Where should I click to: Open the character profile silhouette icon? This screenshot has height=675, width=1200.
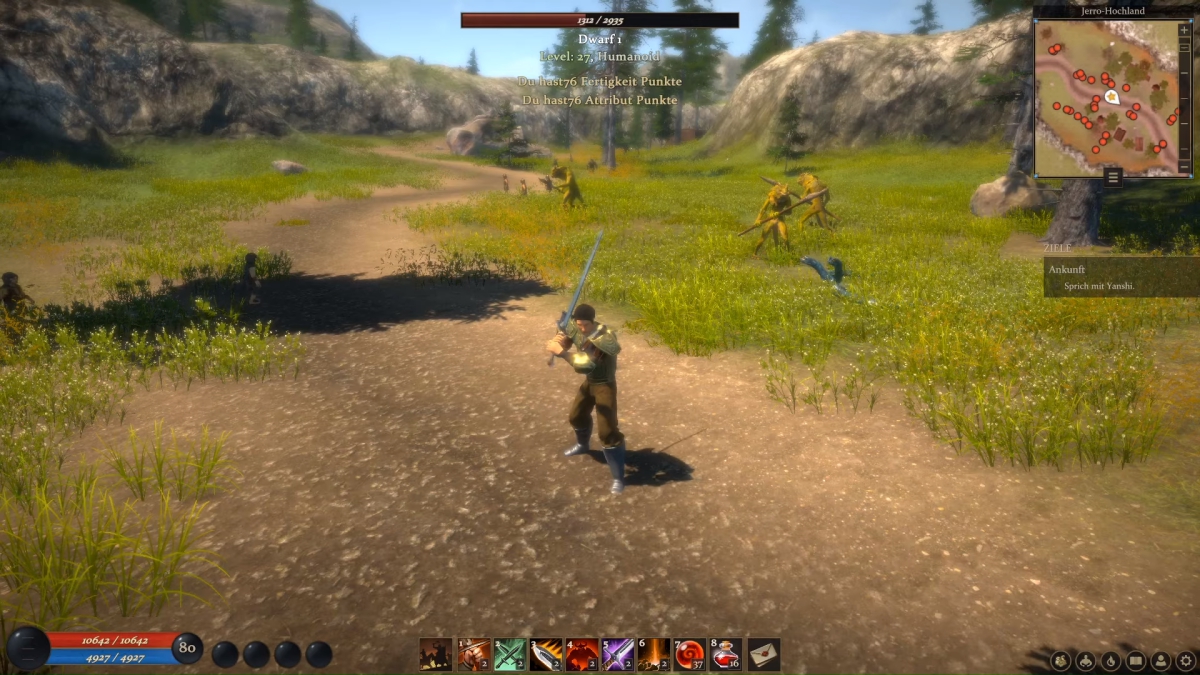coord(1161,660)
